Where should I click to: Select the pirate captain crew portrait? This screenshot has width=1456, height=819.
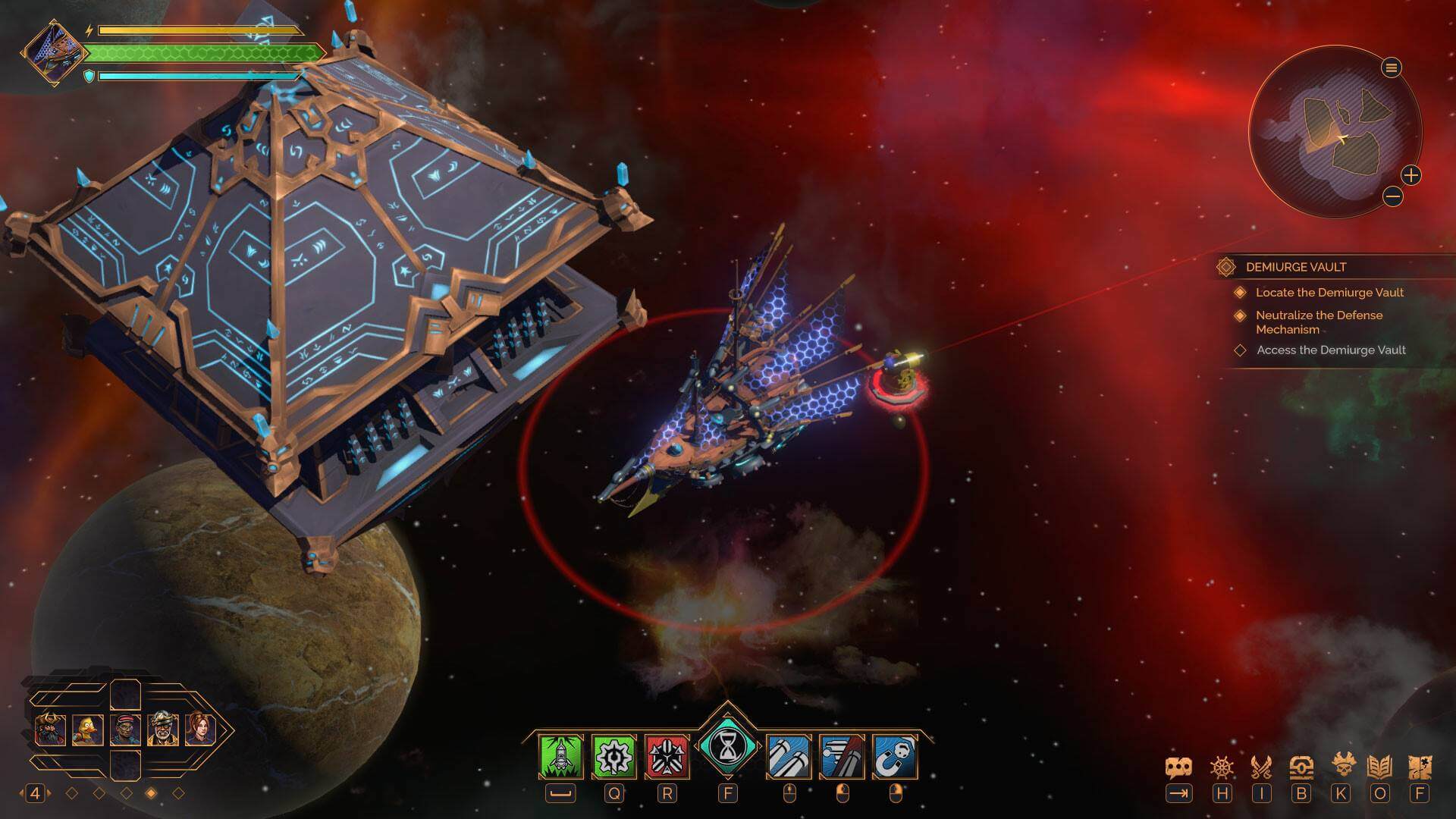tap(50, 730)
